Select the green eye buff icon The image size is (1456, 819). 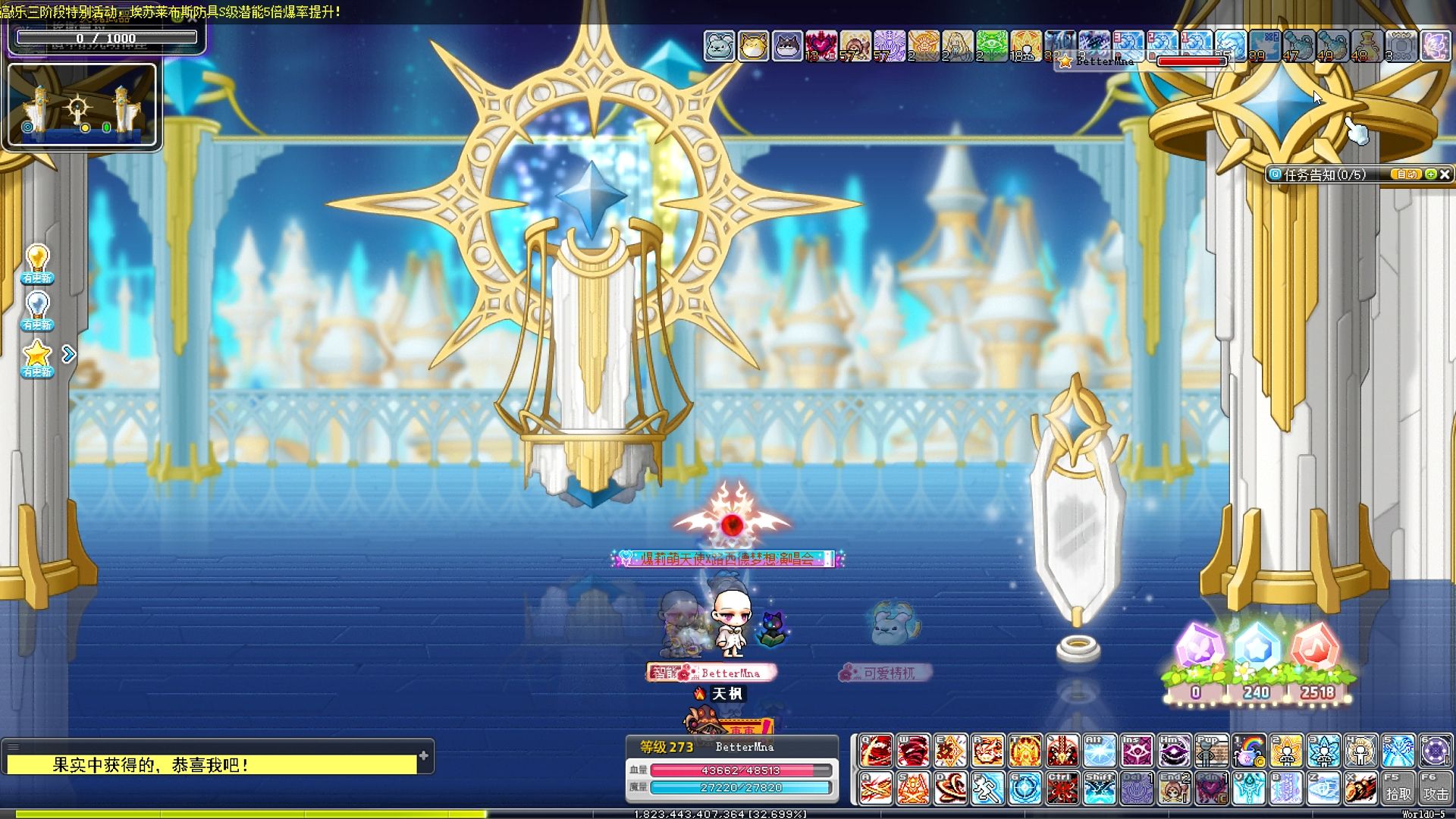coord(991,46)
